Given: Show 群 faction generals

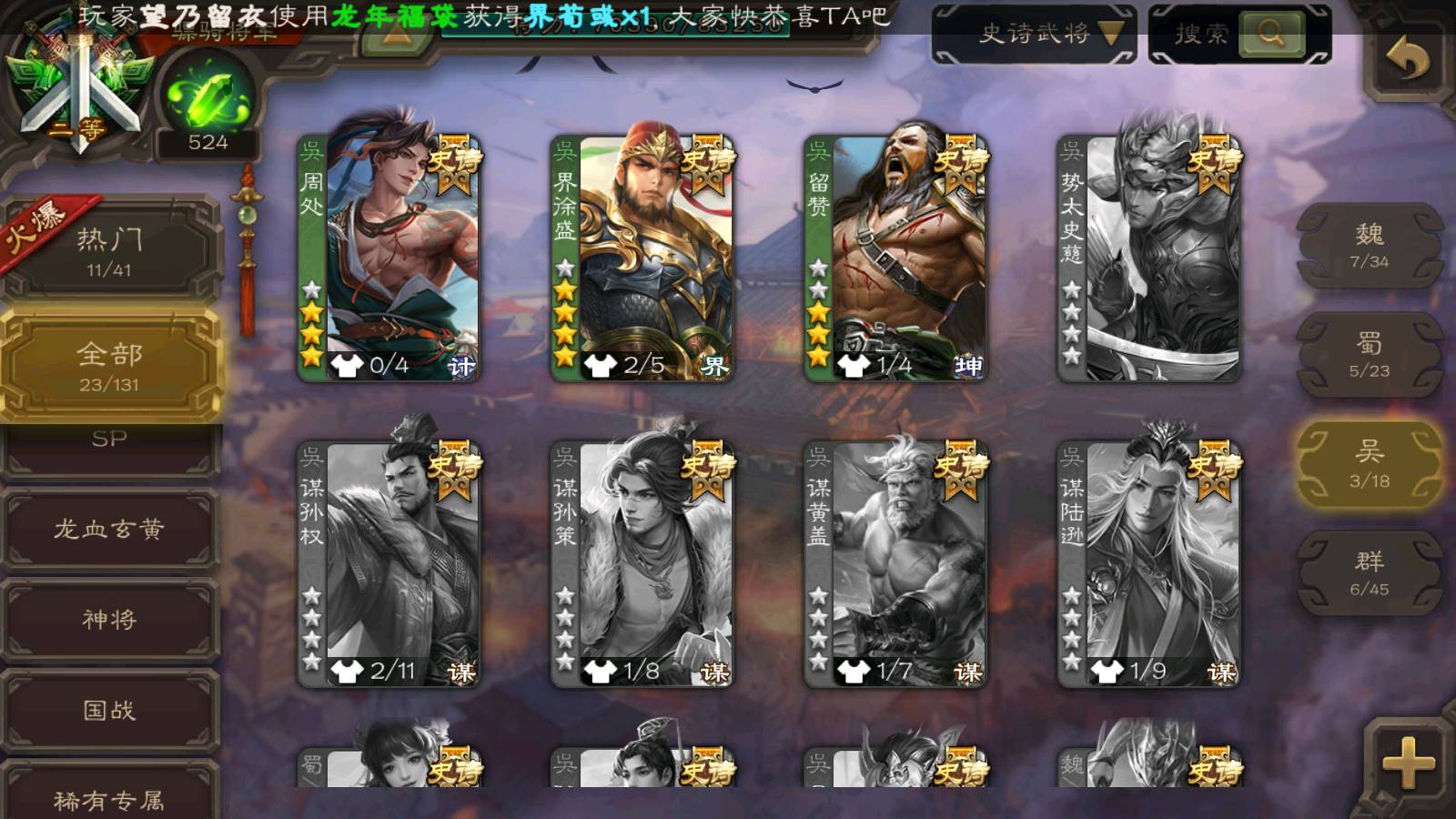Looking at the screenshot, I should [1369, 573].
